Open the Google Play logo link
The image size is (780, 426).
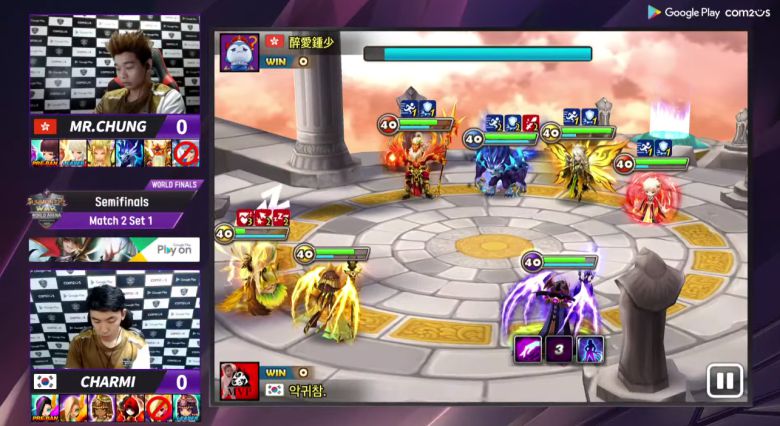point(684,12)
